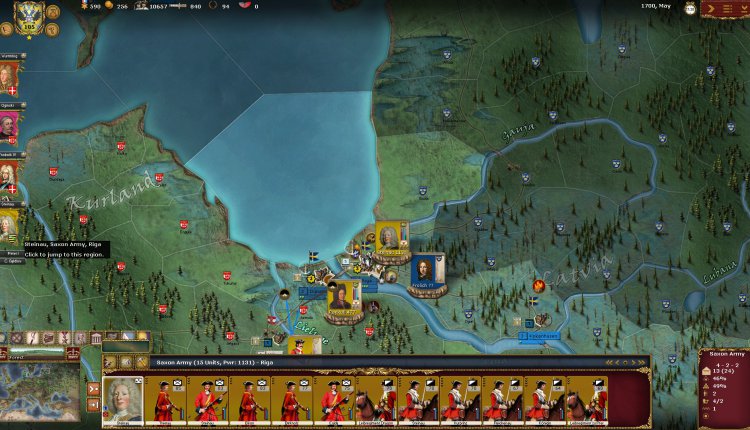
Task: Select the top leader portrait in left sidebar
Action: [x=9, y=75]
